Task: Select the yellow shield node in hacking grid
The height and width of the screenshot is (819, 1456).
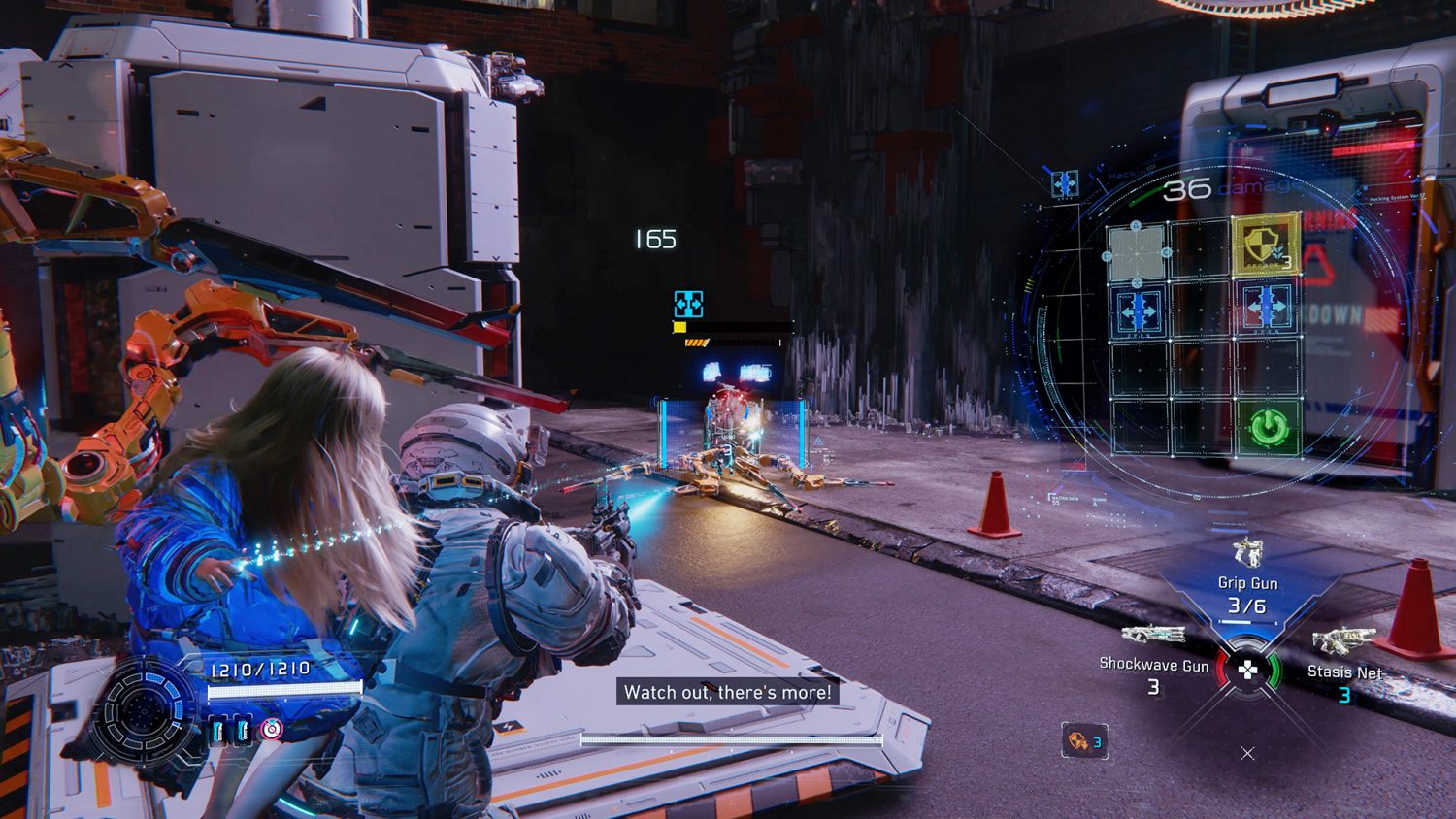Action: 1266,244
